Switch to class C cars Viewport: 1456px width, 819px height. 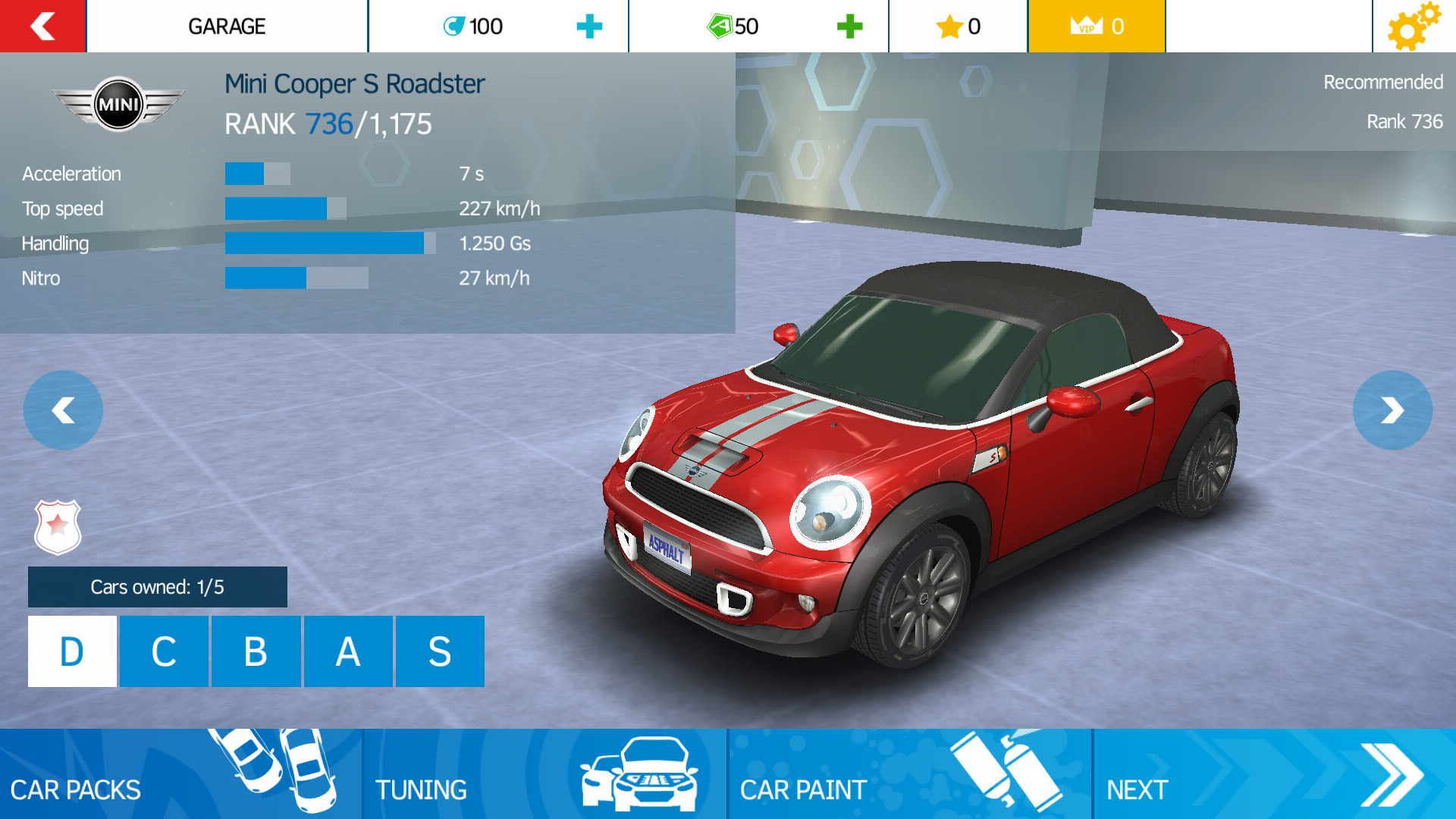(164, 651)
